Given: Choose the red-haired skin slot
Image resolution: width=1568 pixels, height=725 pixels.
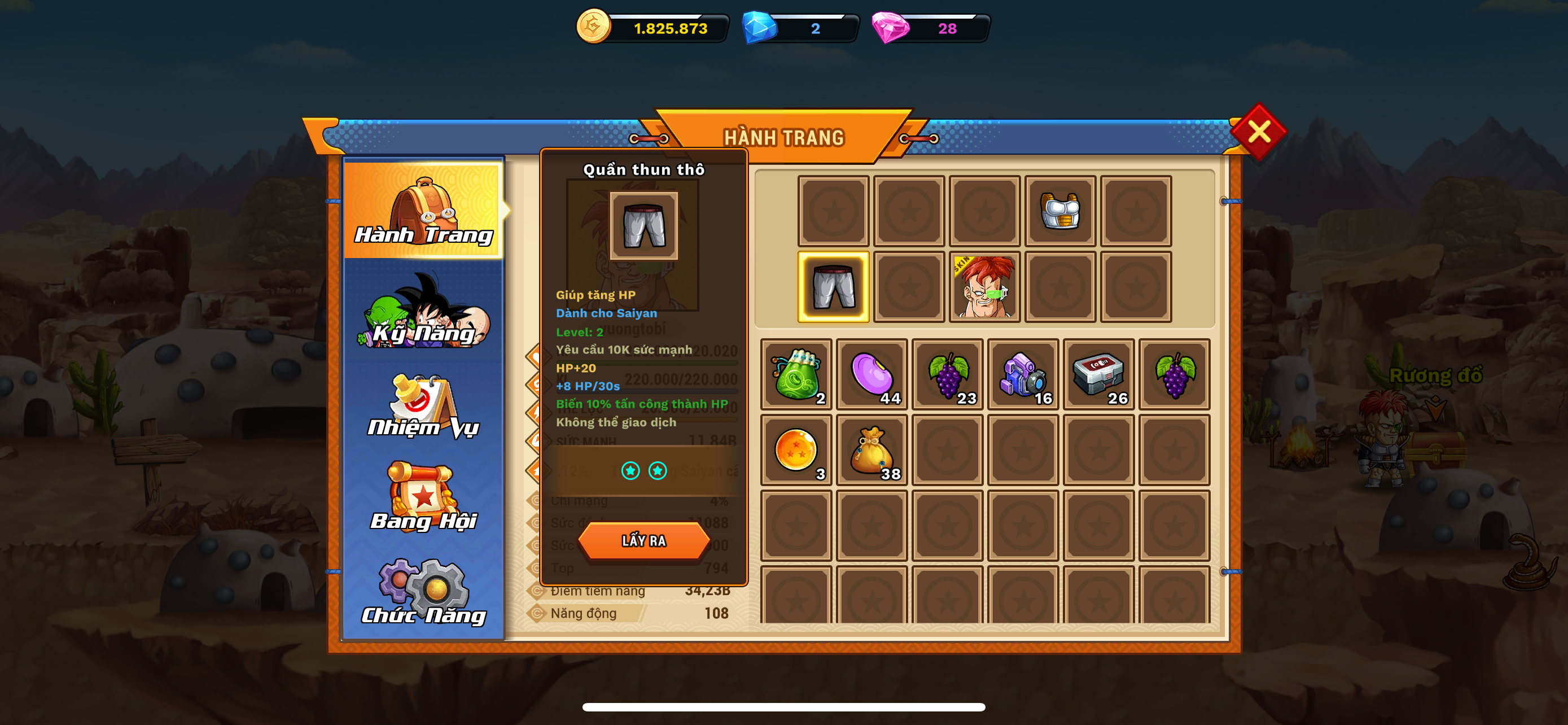Looking at the screenshot, I should [984, 287].
